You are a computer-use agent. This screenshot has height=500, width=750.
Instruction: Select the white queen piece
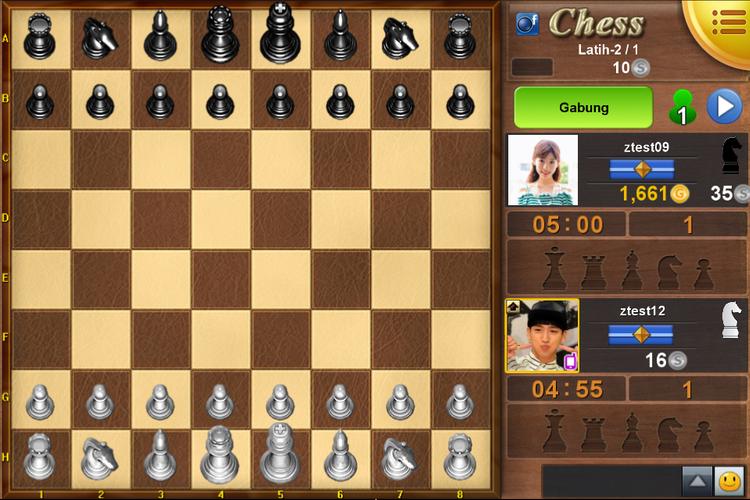[220, 455]
